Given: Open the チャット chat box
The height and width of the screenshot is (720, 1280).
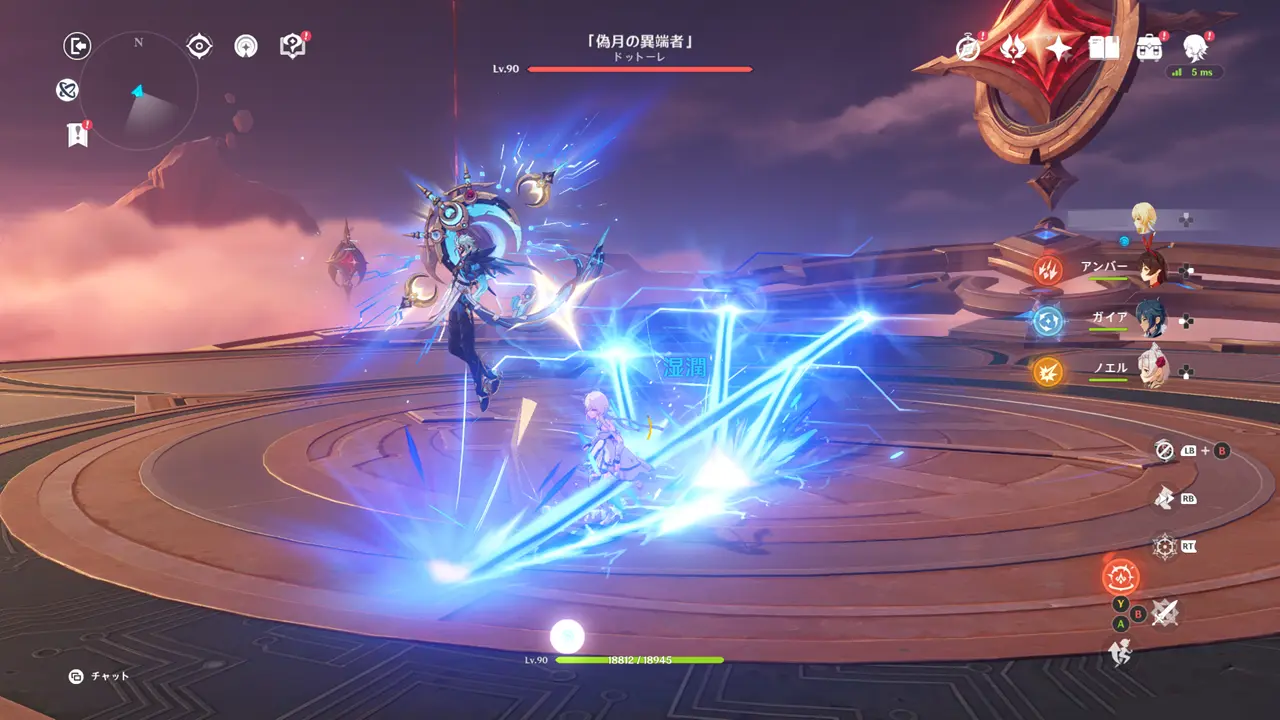Looking at the screenshot, I should [x=101, y=676].
